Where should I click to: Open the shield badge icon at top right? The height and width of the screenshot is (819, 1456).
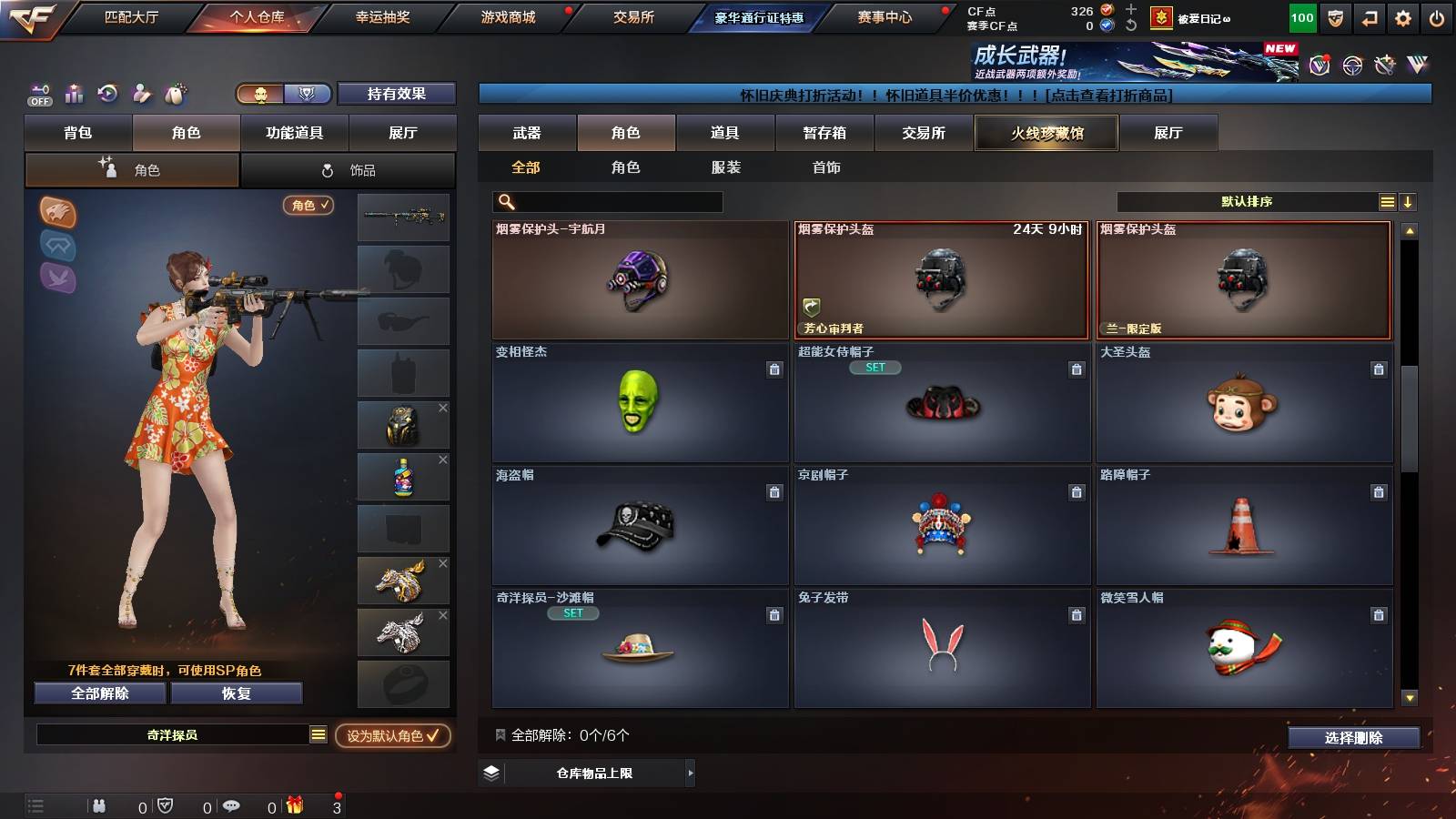point(1336,16)
